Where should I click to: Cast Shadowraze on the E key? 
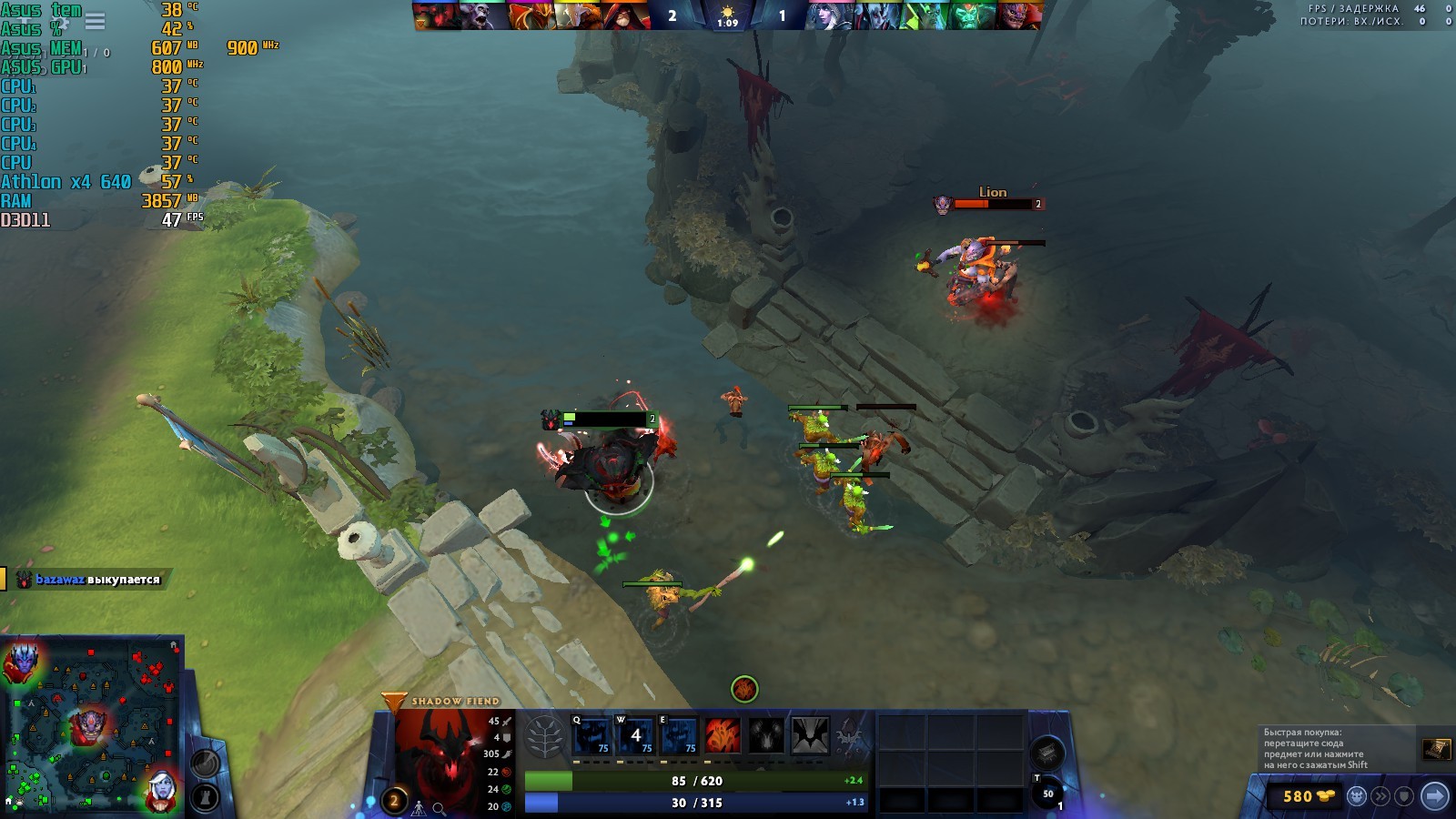coord(679,735)
